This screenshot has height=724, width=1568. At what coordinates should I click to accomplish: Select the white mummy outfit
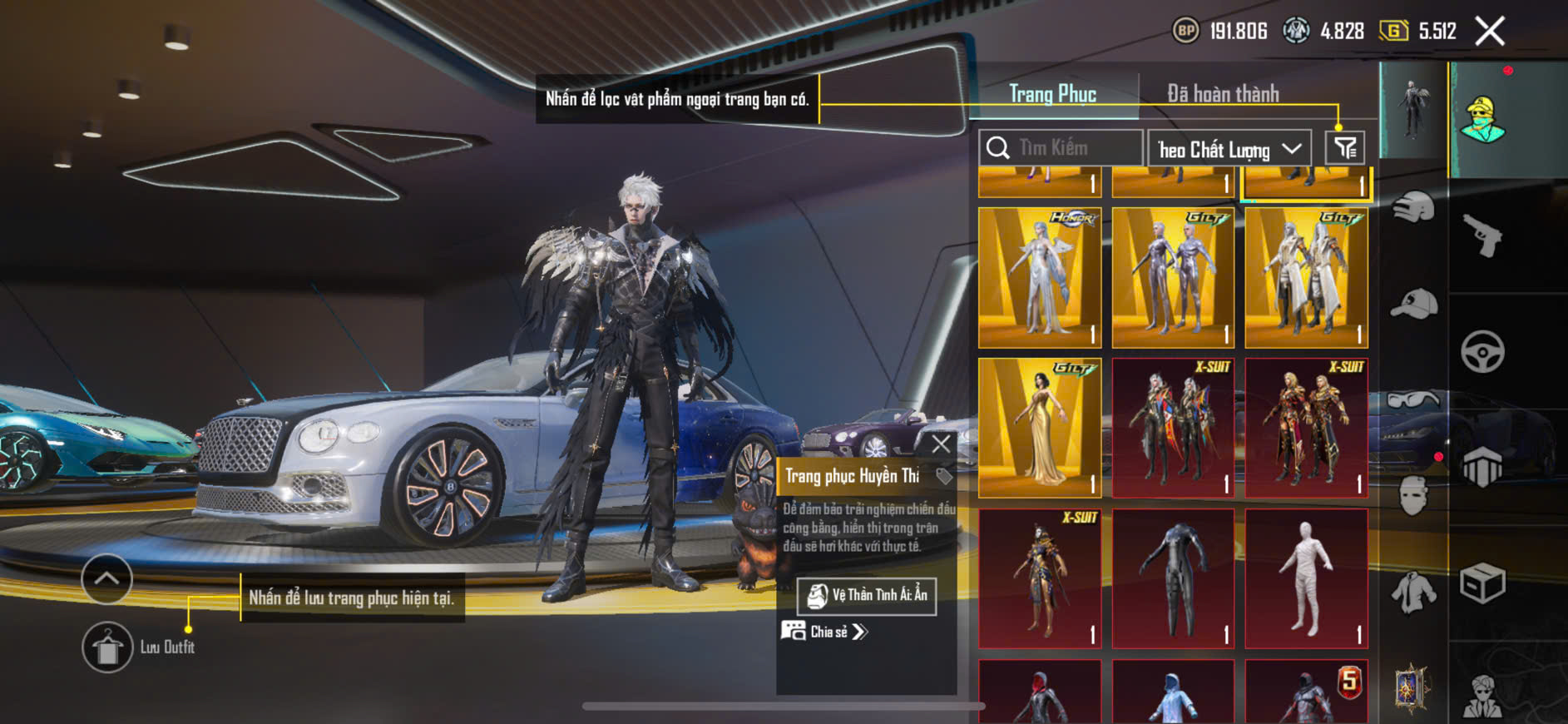coord(1306,578)
